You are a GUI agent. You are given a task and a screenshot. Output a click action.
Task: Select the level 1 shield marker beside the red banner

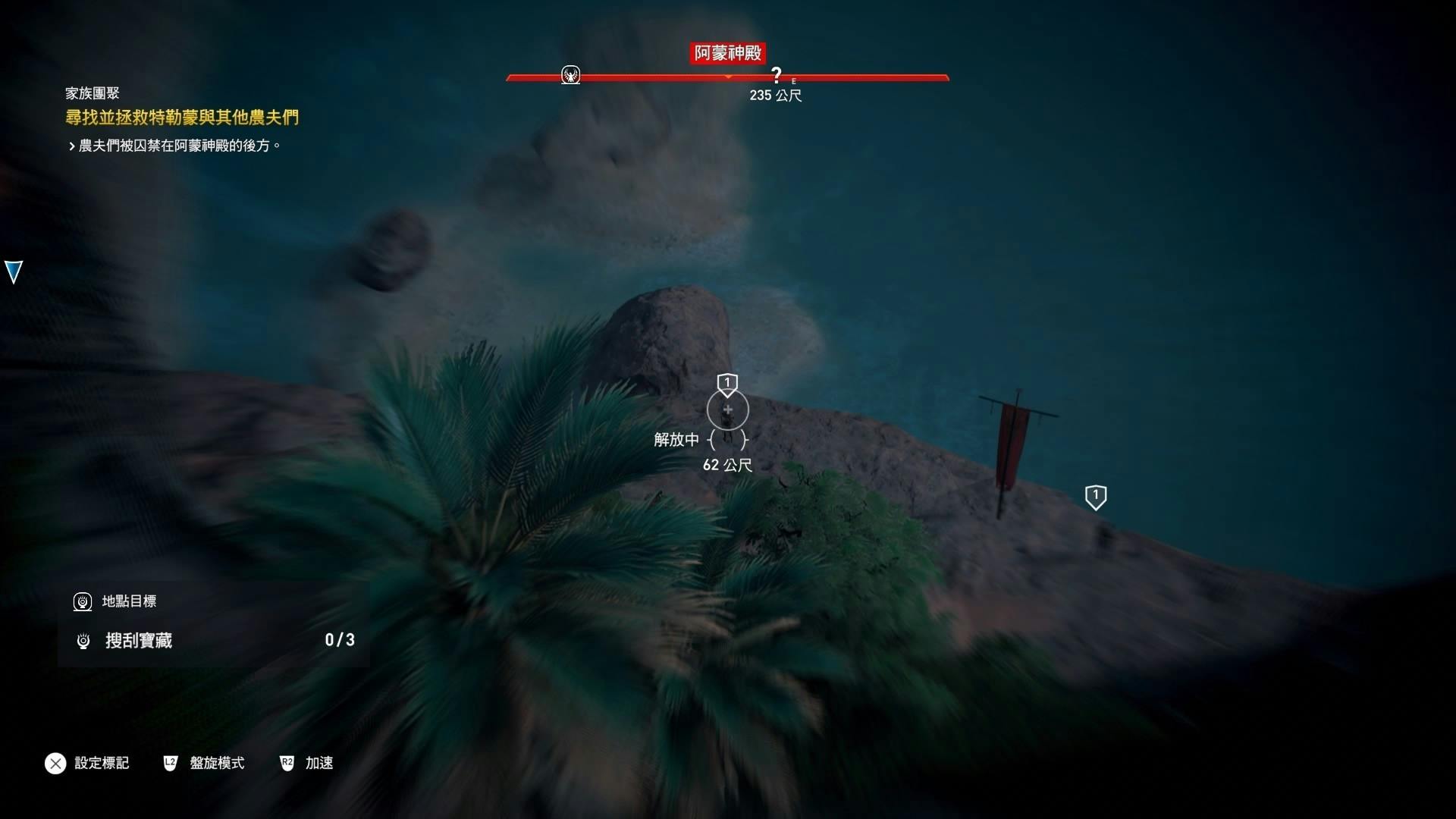point(1095,497)
